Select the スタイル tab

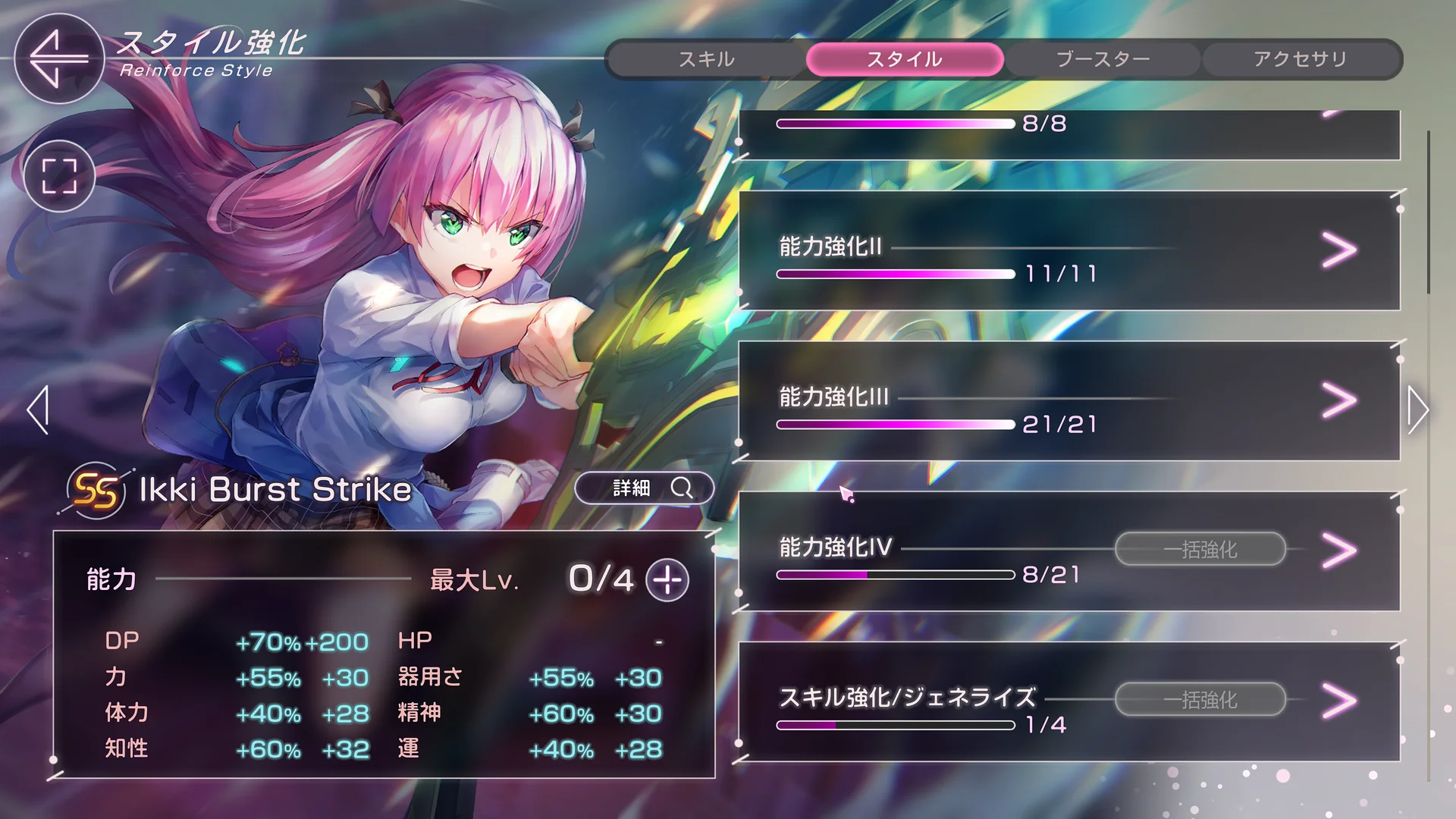click(905, 59)
